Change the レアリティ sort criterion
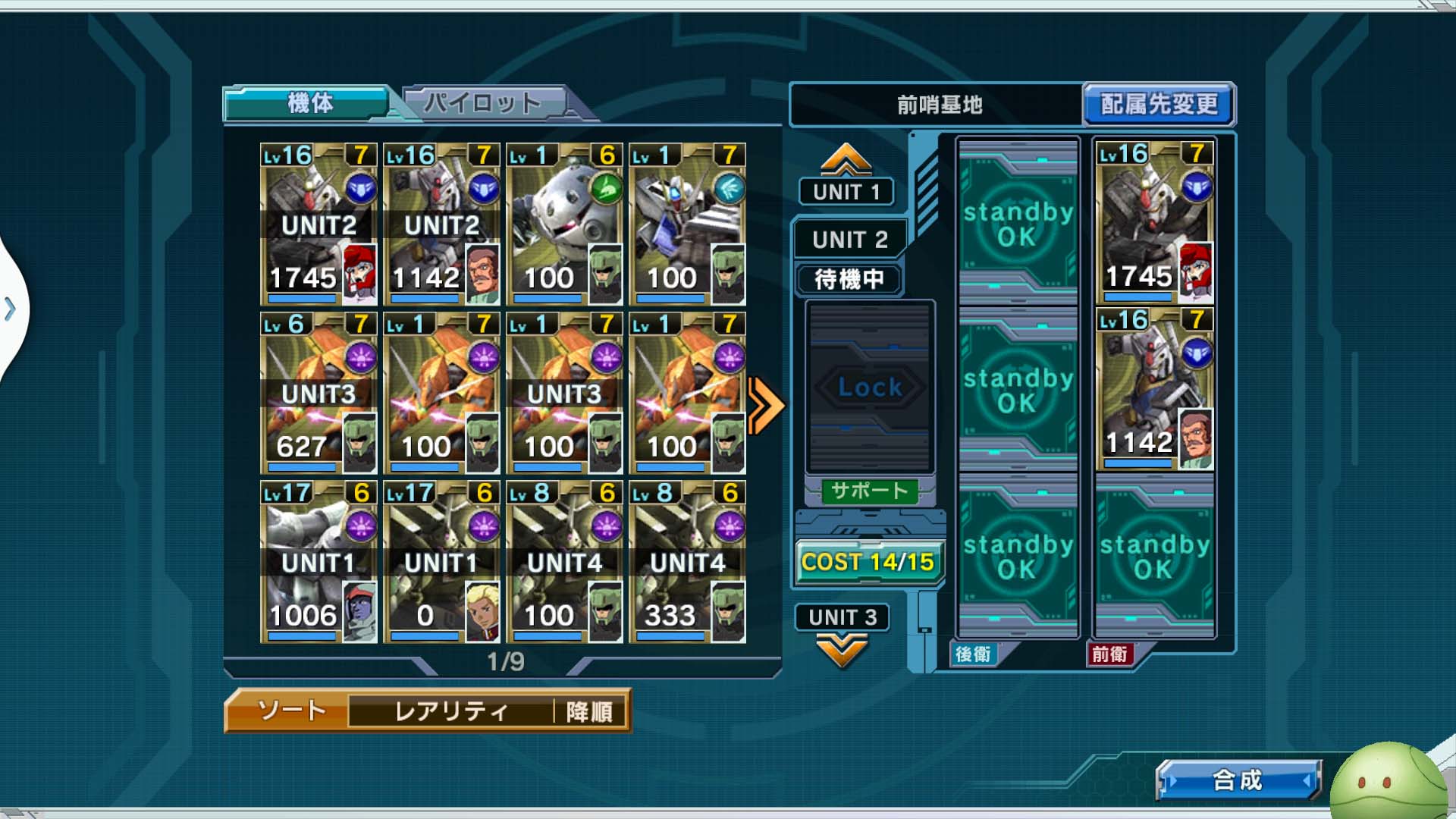Image resolution: width=1456 pixels, height=819 pixels. coord(450,711)
